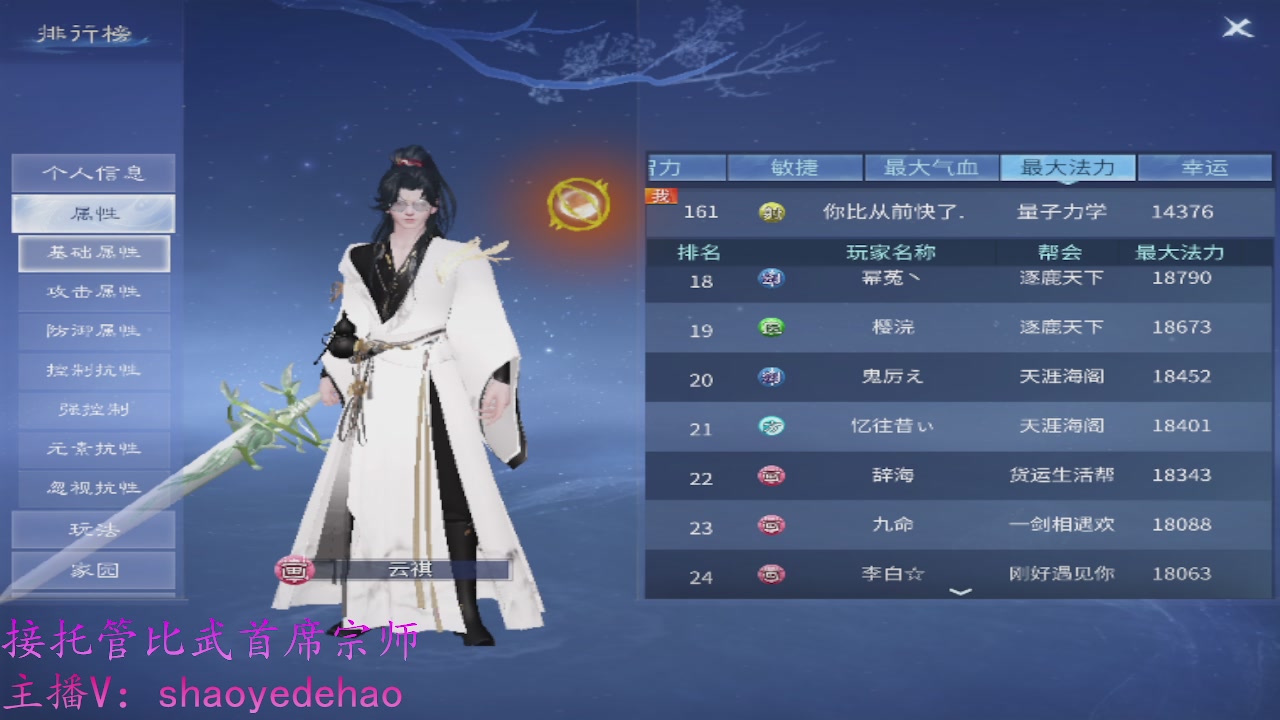Open the class icon next to 忆往昔ぃ

[770, 426]
